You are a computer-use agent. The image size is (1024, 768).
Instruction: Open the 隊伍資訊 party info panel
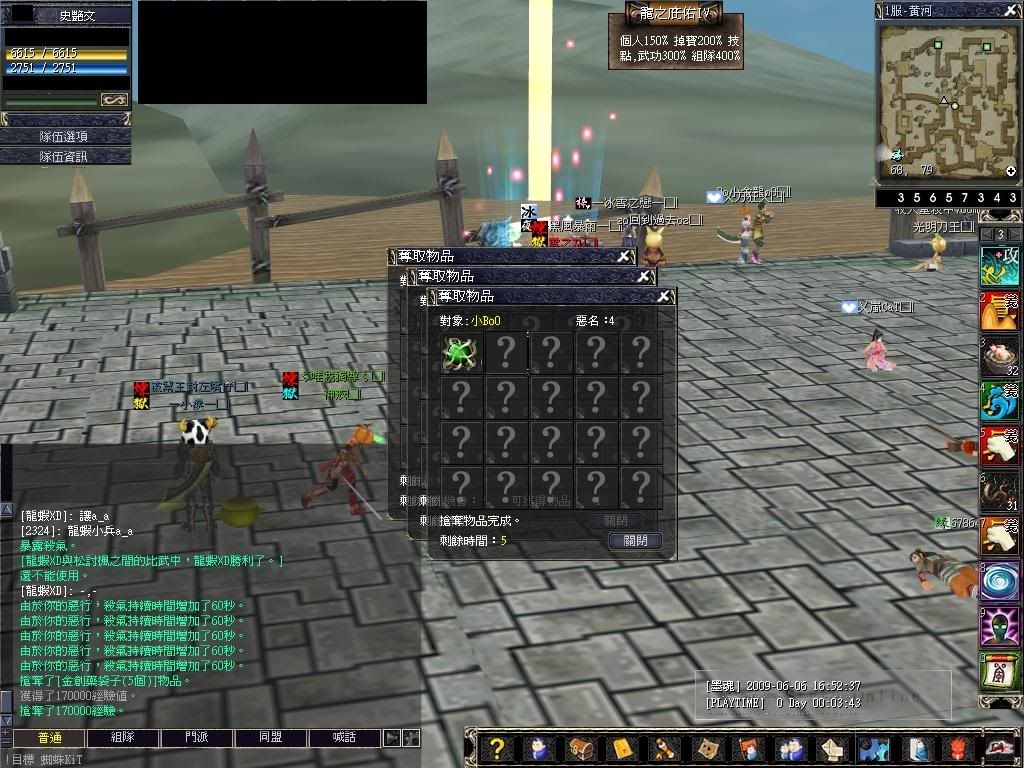coord(65,156)
